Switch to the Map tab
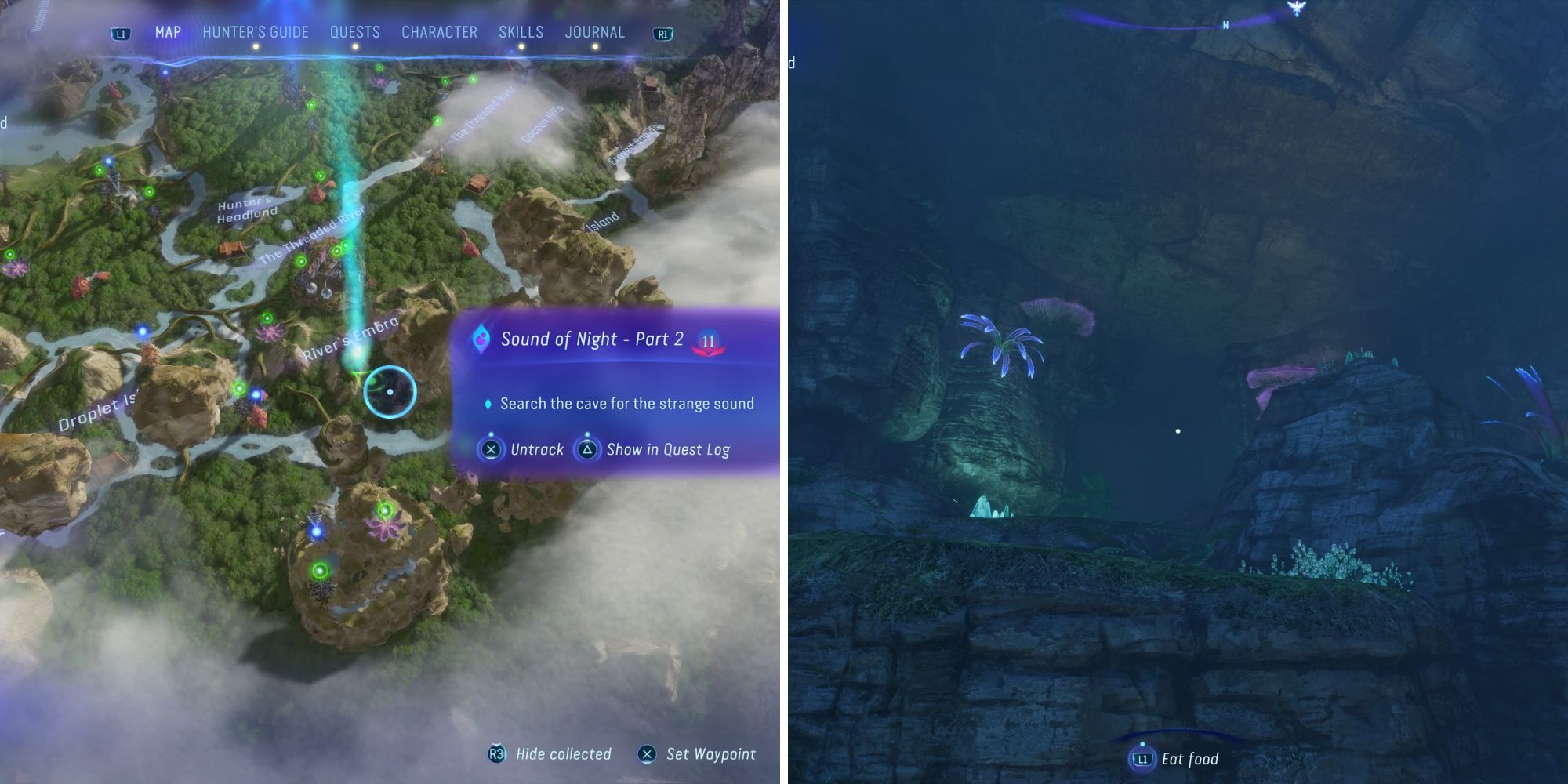This screenshot has height=784, width=1568. click(x=168, y=32)
